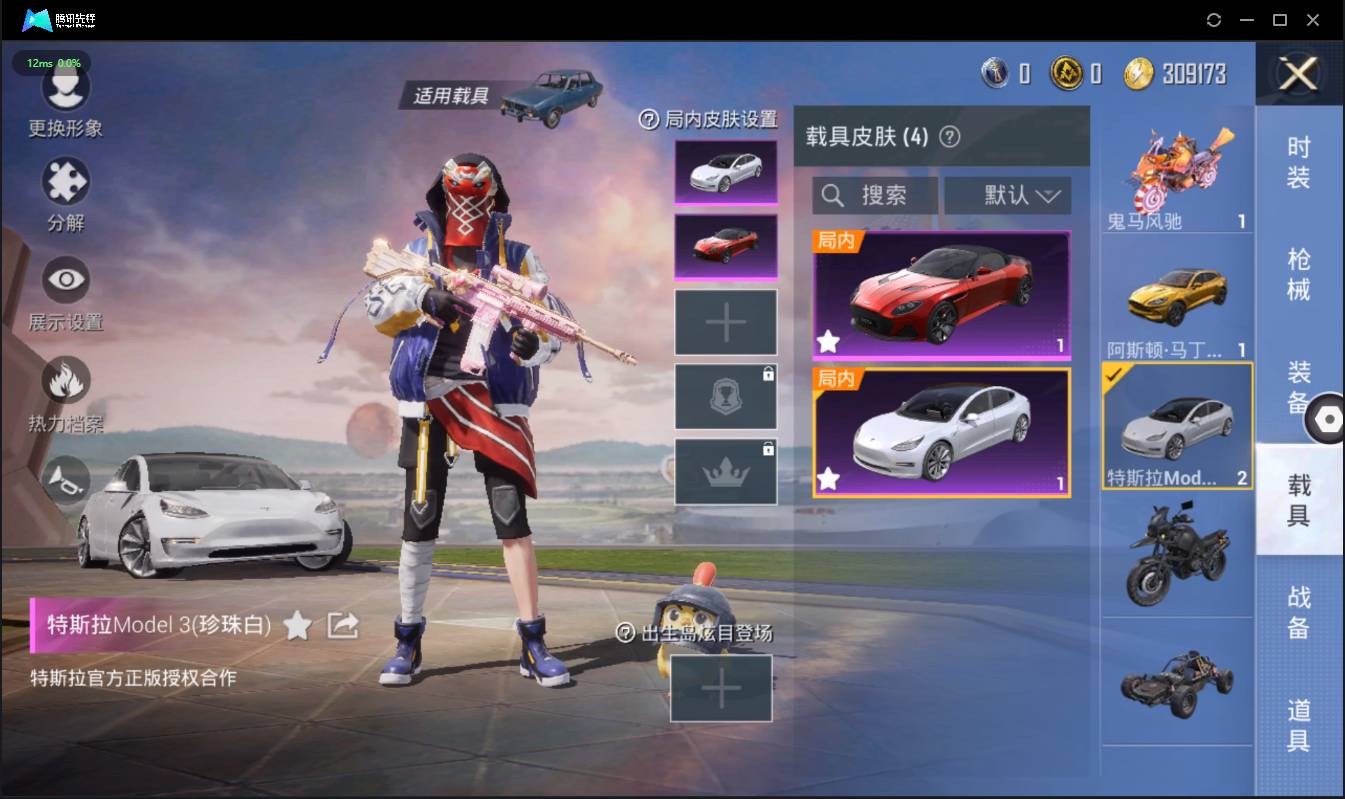Add a skin in the 出生岛炫目登场 slot
The width and height of the screenshot is (1345, 799).
721,688
